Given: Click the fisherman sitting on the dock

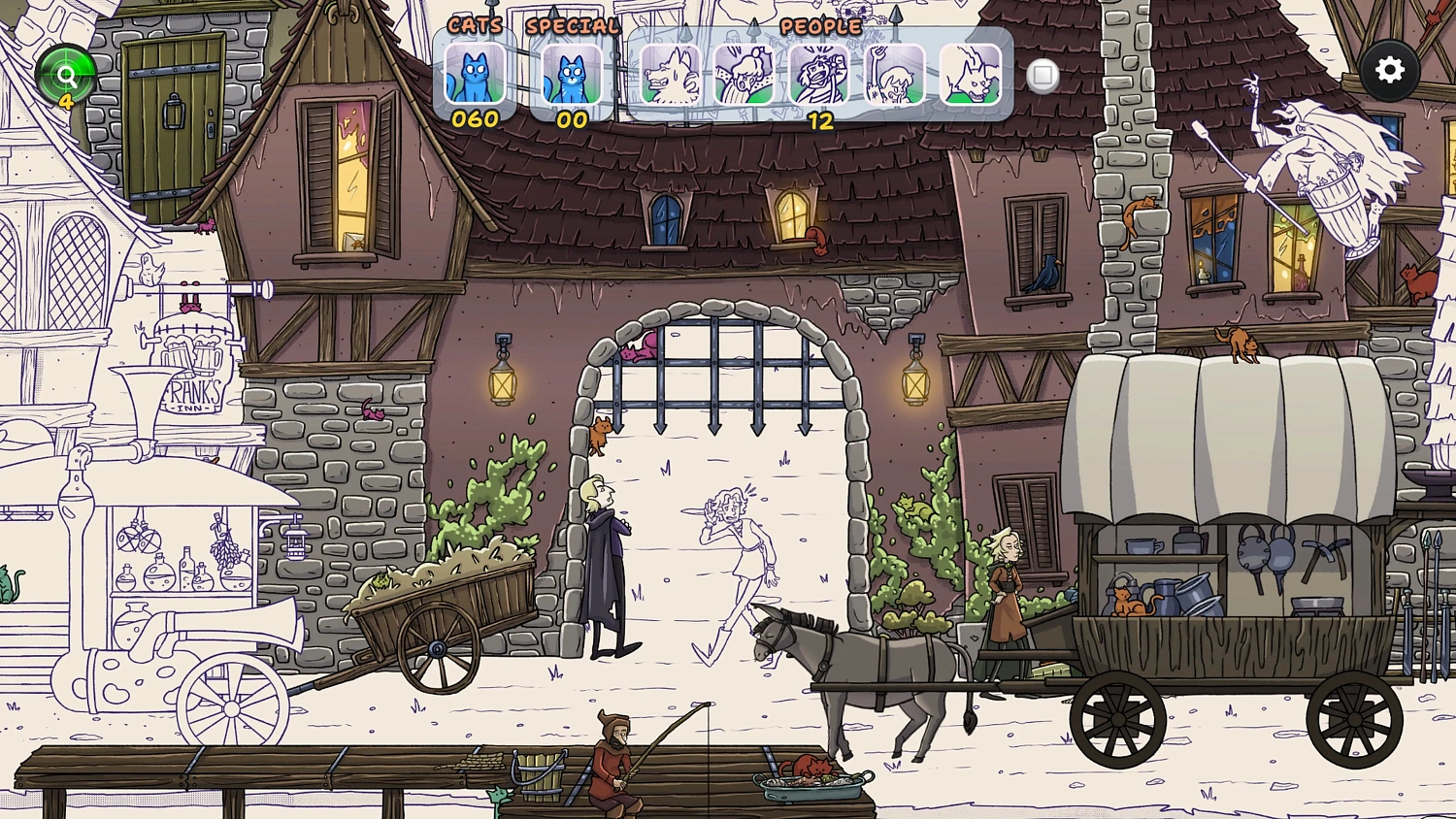Looking at the screenshot, I should [x=612, y=762].
